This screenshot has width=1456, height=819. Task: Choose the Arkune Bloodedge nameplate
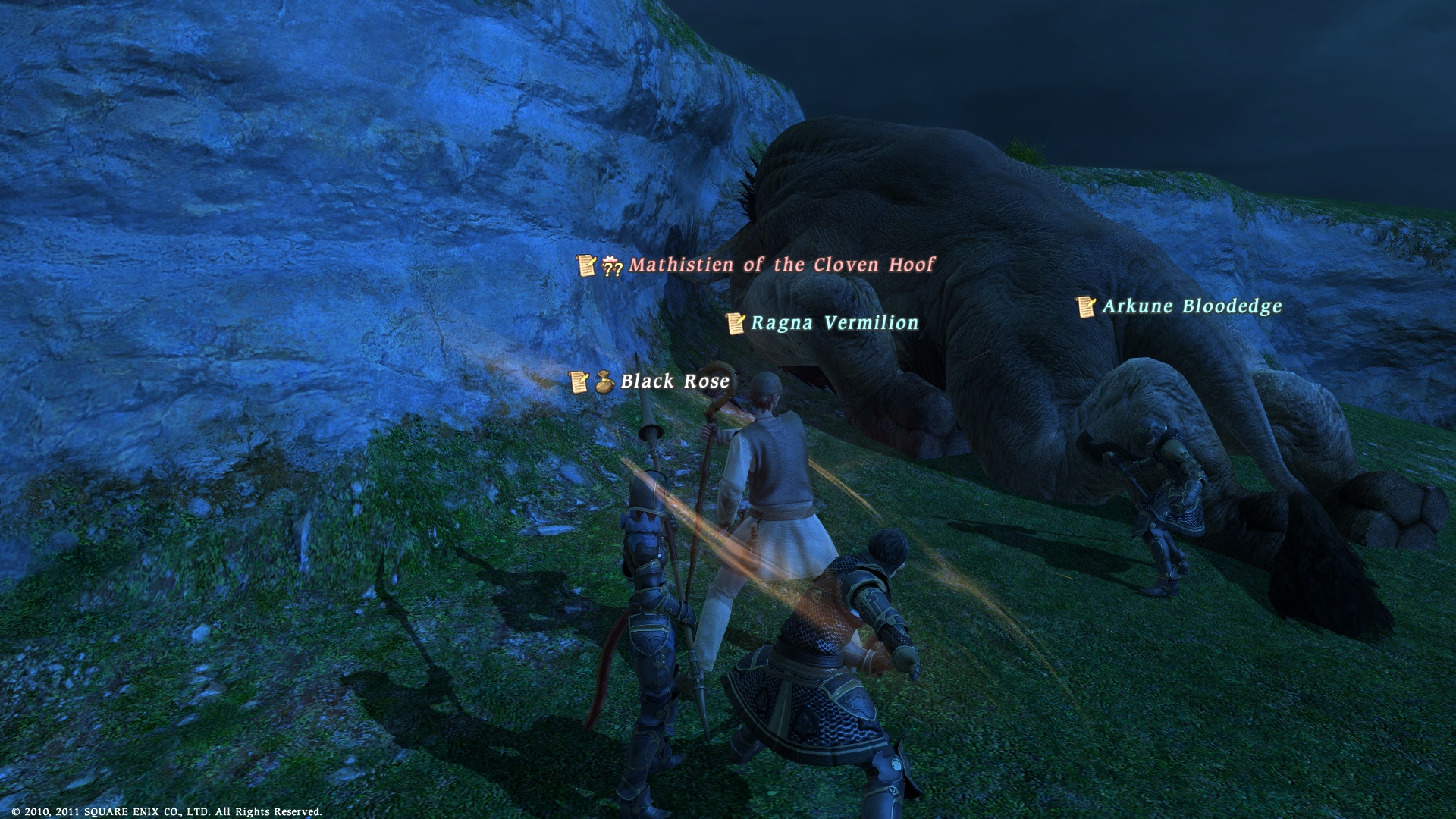(x=1191, y=306)
